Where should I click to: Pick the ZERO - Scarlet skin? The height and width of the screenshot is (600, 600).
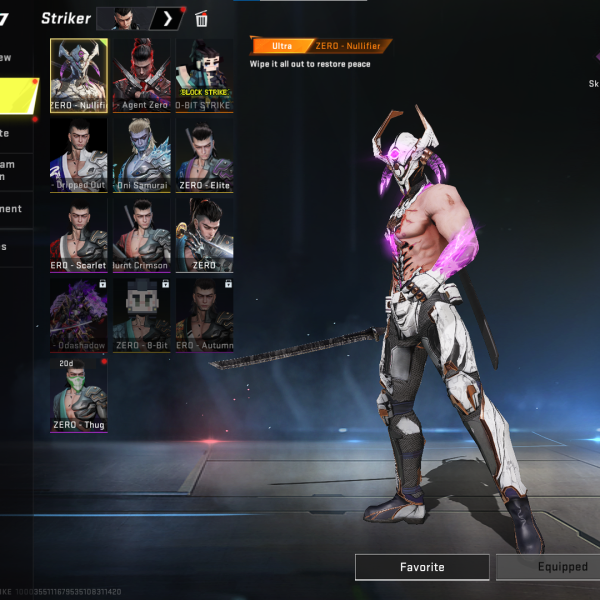tap(79, 234)
